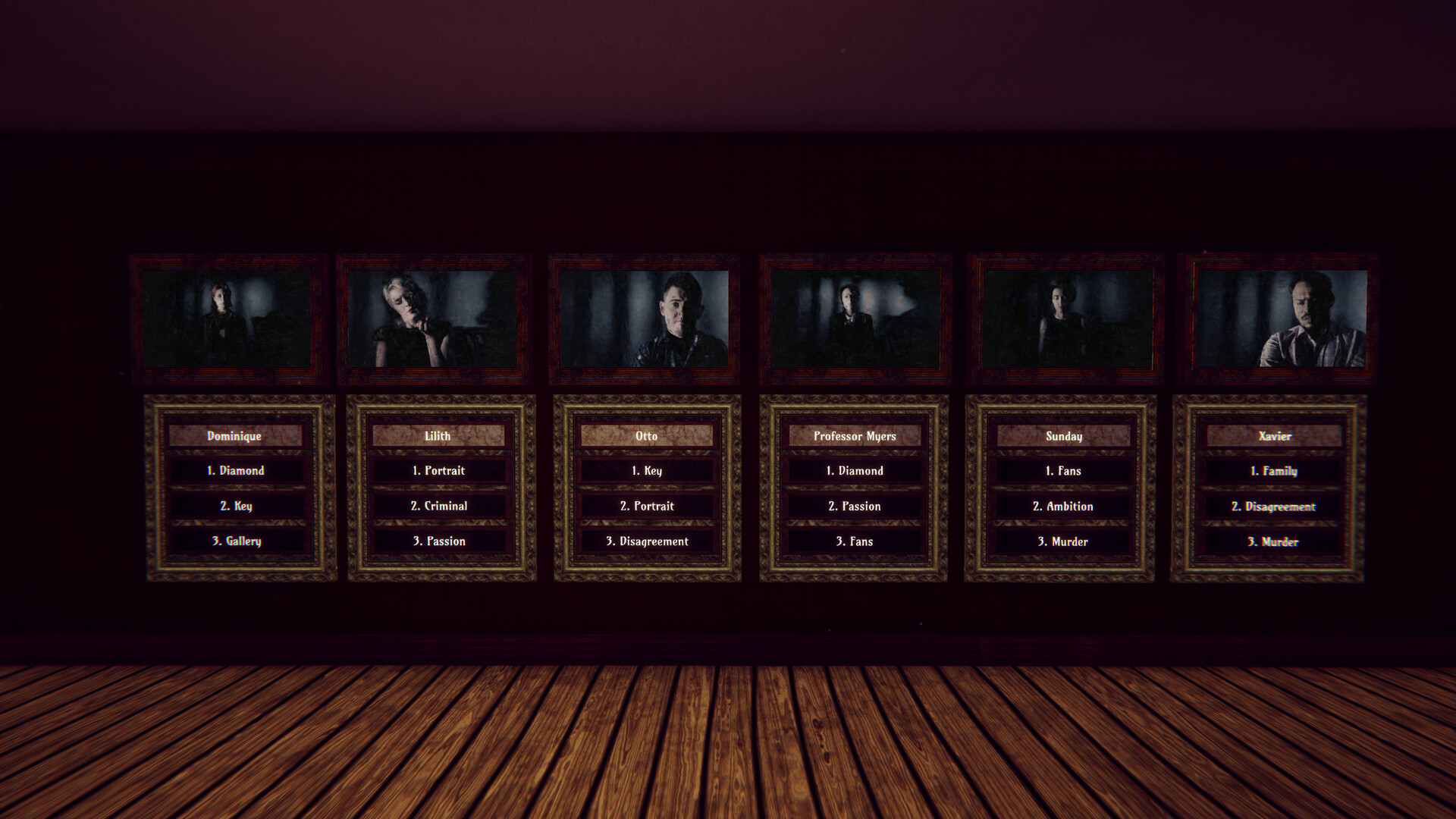Screen dimensions: 1456x819
Task: Choose "3. Gallery" on Dominique's panel
Action: 237,541
